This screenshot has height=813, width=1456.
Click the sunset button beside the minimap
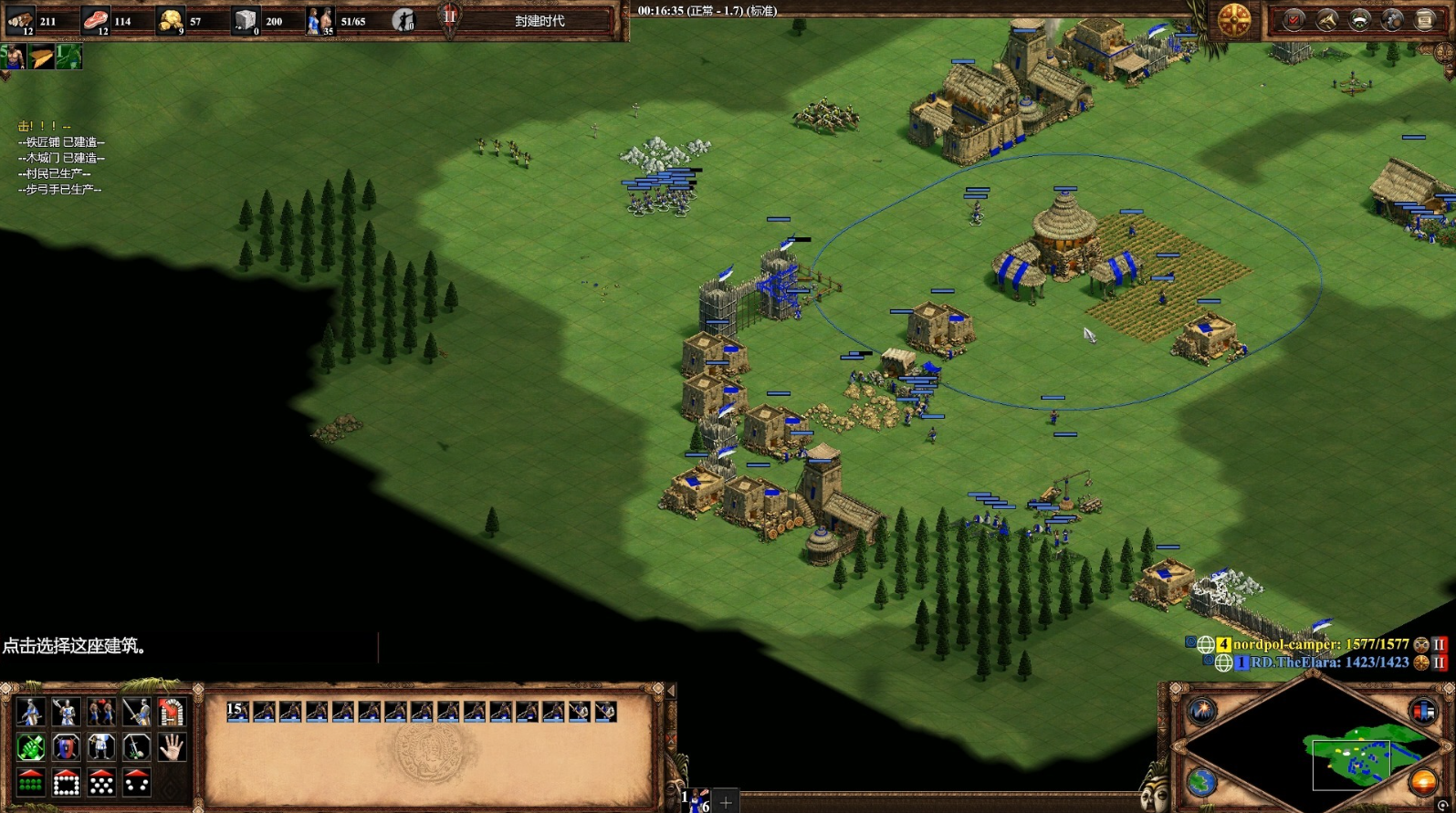click(x=1422, y=782)
